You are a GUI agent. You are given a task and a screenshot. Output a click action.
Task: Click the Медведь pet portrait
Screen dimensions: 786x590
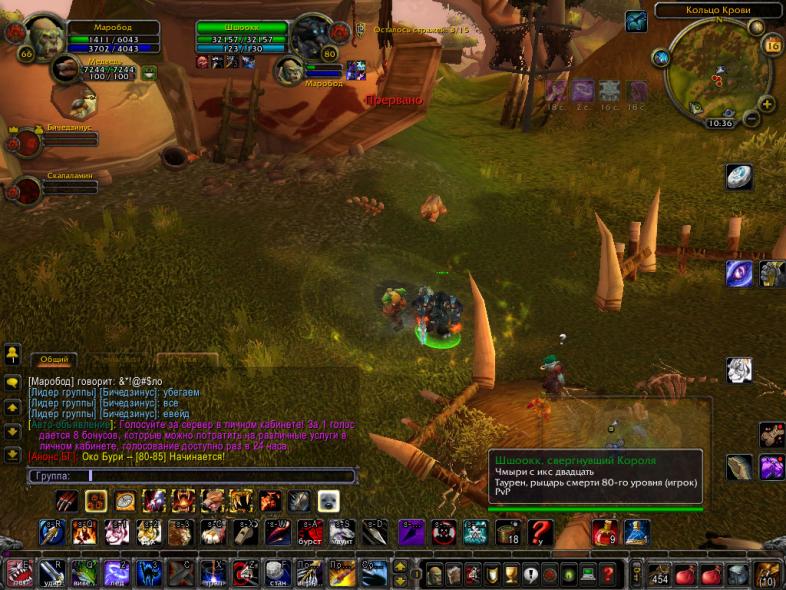[x=67, y=70]
